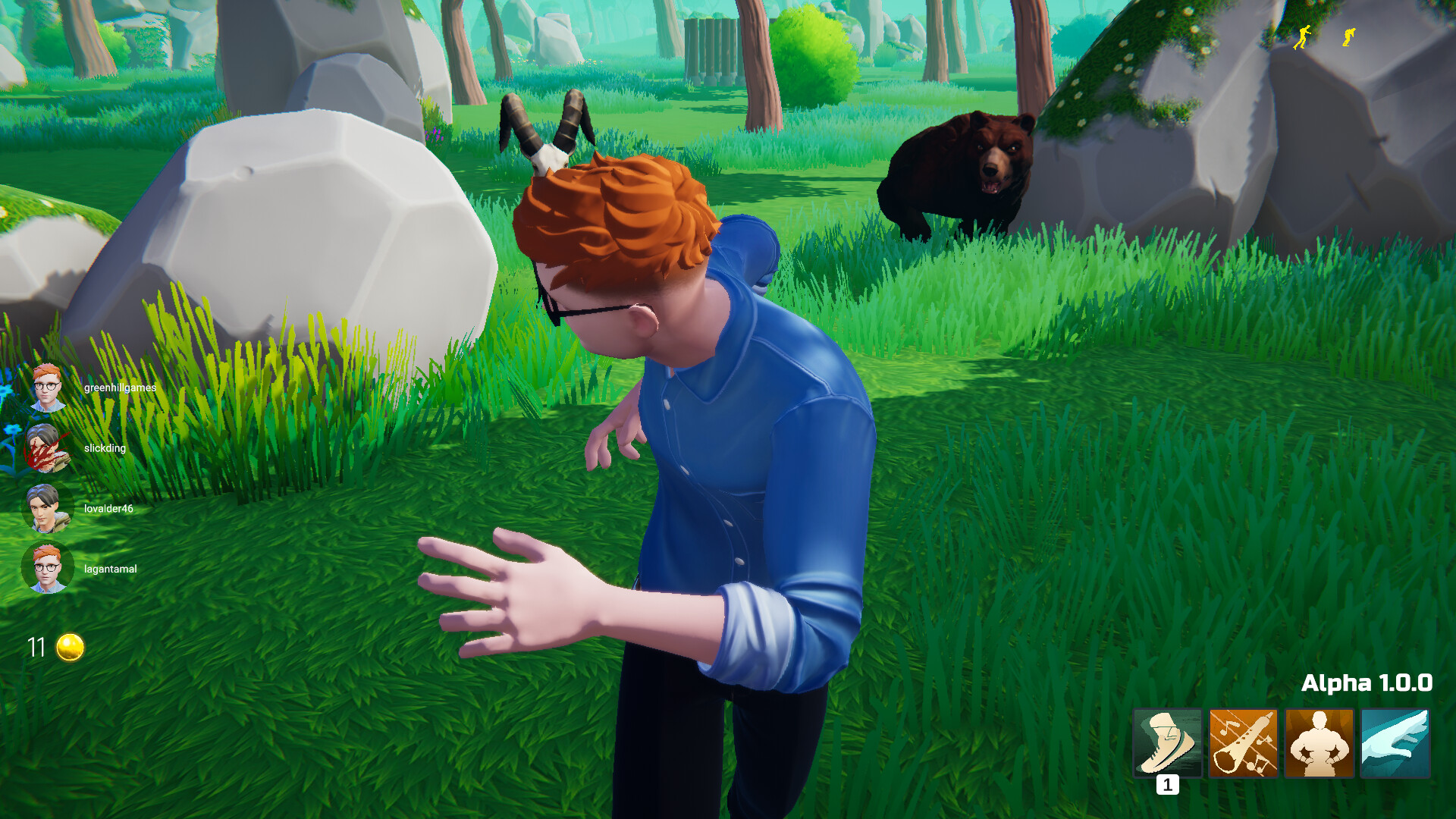Toggle slickding's avatar in the player list
This screenshot has width=1456, height=819.
pos(47,447)
